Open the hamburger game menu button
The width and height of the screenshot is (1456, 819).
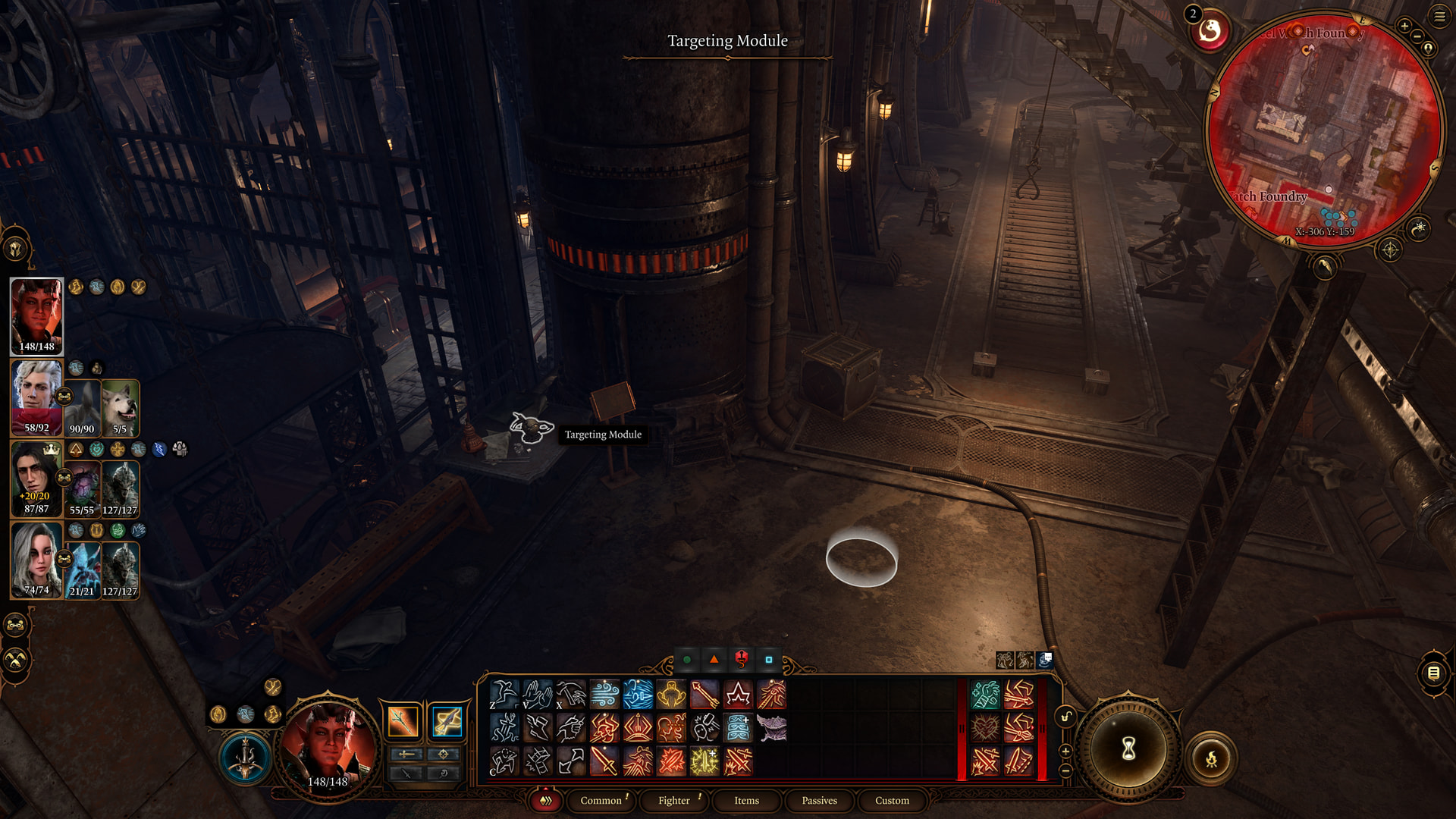[1439, 17]
